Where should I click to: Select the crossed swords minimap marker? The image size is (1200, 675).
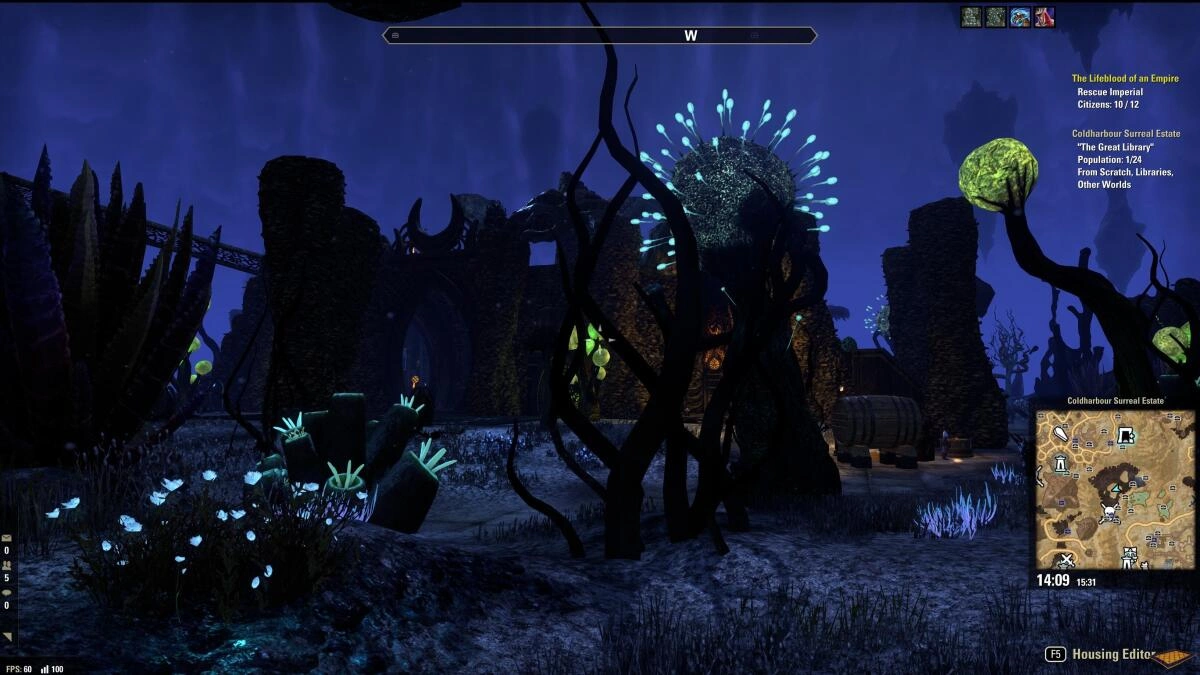click(1067, 558)
